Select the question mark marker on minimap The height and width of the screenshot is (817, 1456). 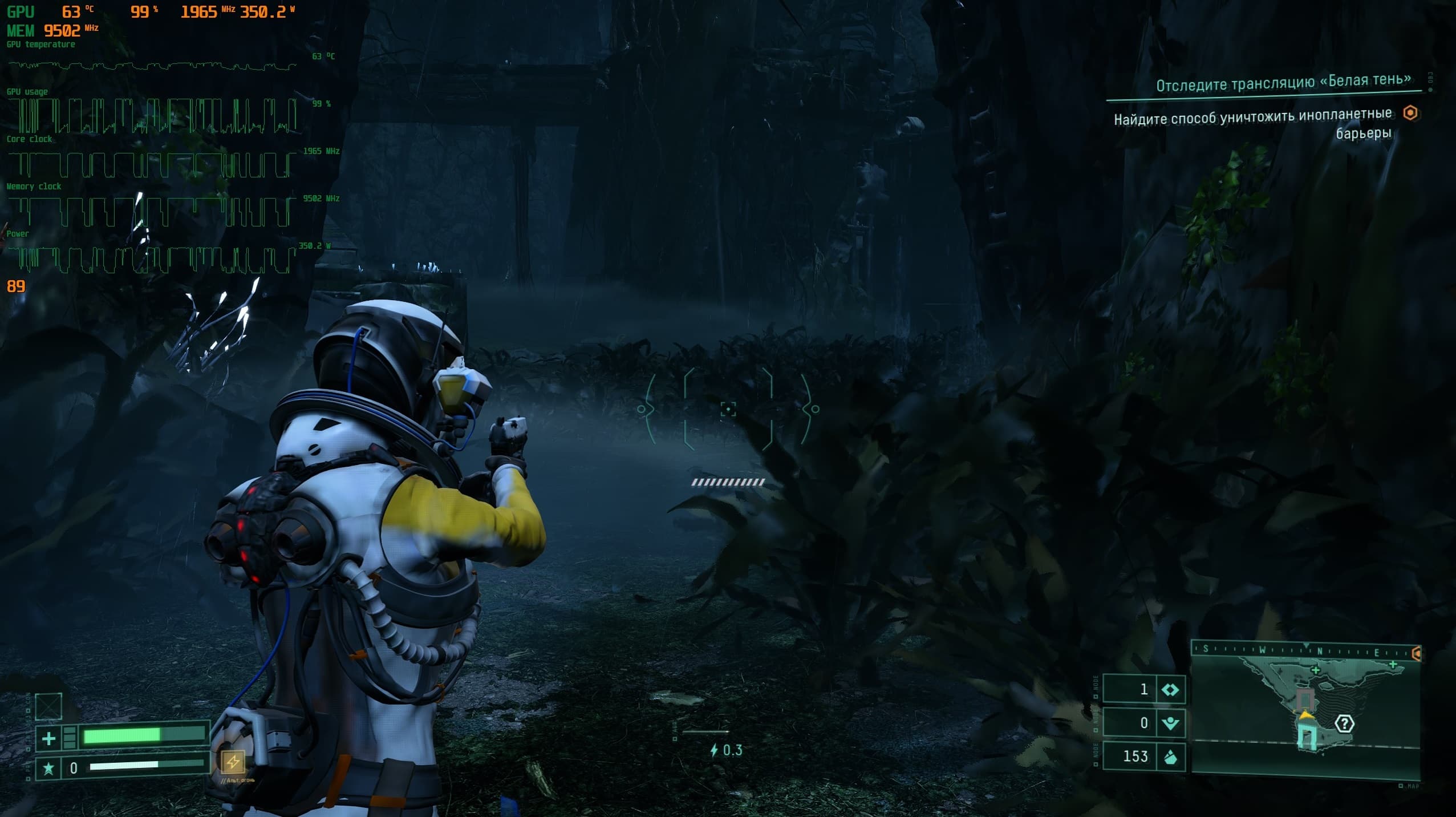1344,724
